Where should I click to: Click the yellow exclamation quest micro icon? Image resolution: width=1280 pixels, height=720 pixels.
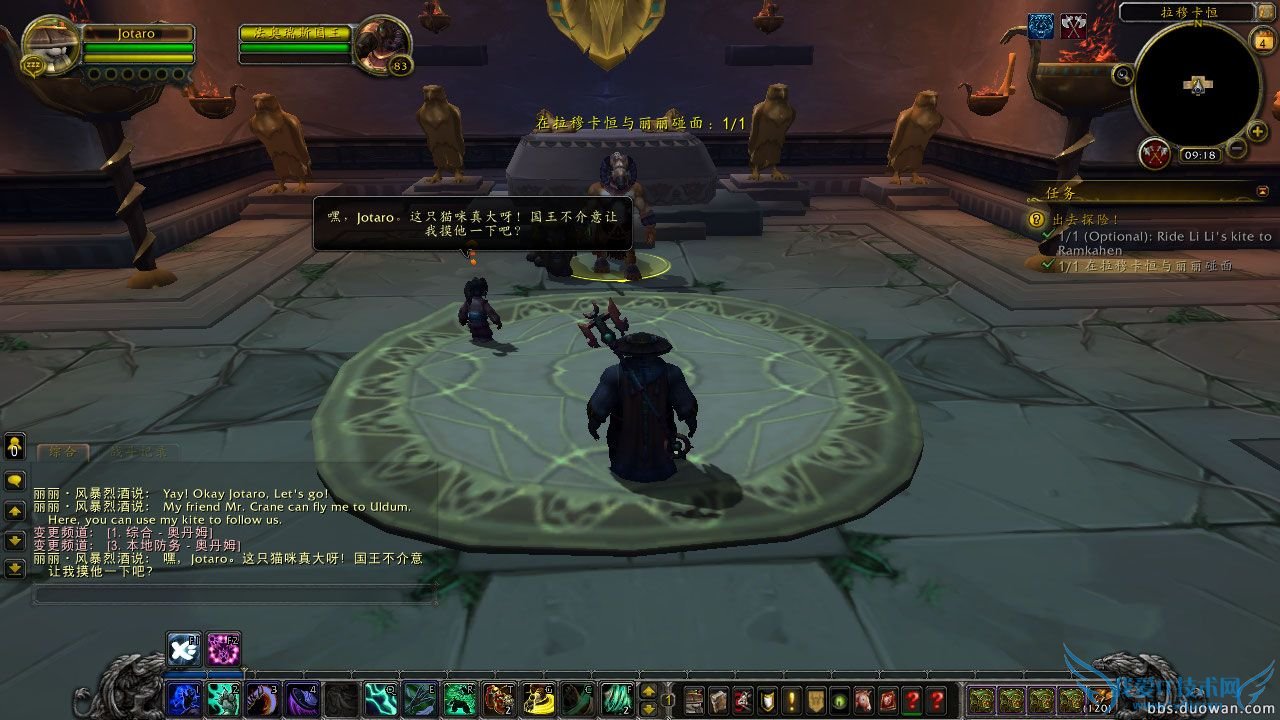790,701
